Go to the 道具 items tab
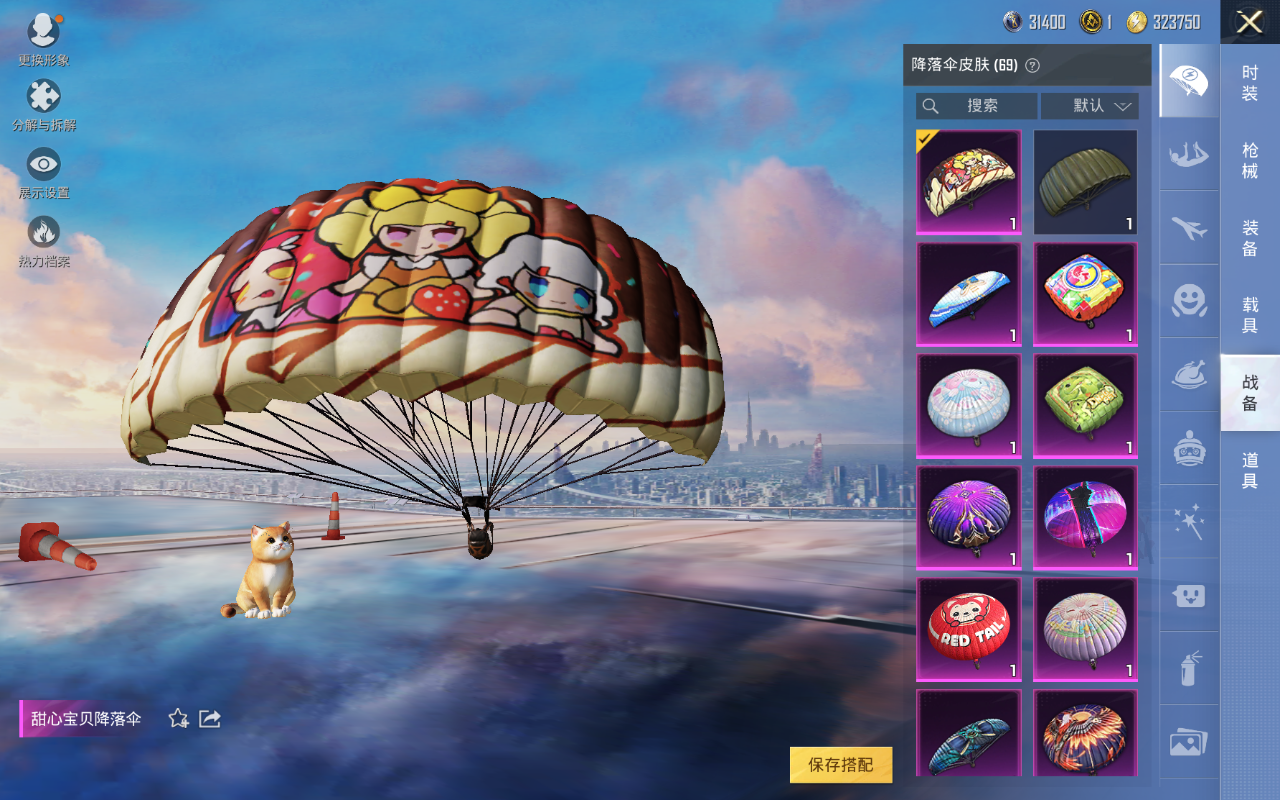 pyautogui.click(x=1249, y=470)
